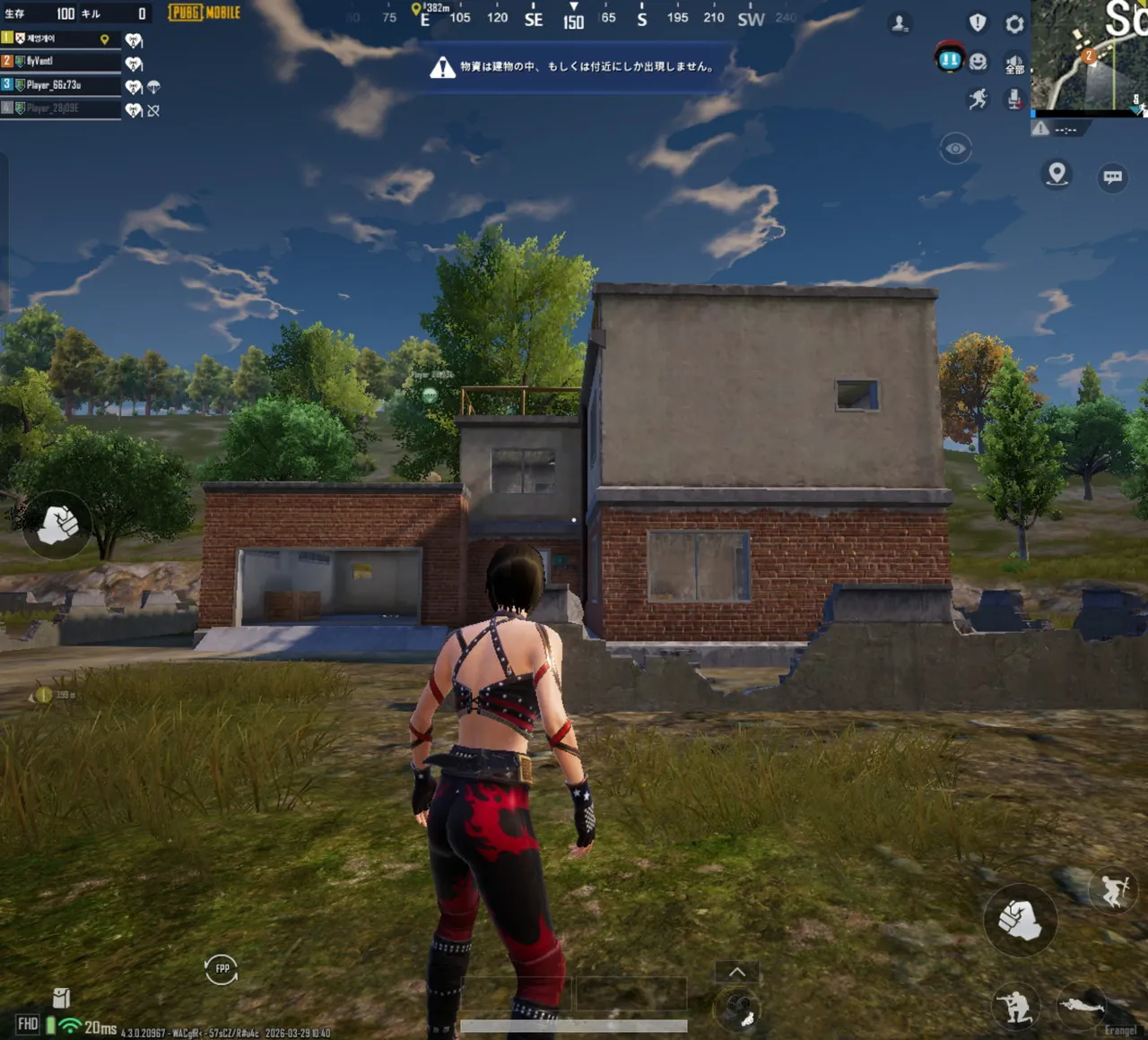Open the emote wheel smiley icon
This screenshot has height=1040, width=1148.
tap(977, 61)
